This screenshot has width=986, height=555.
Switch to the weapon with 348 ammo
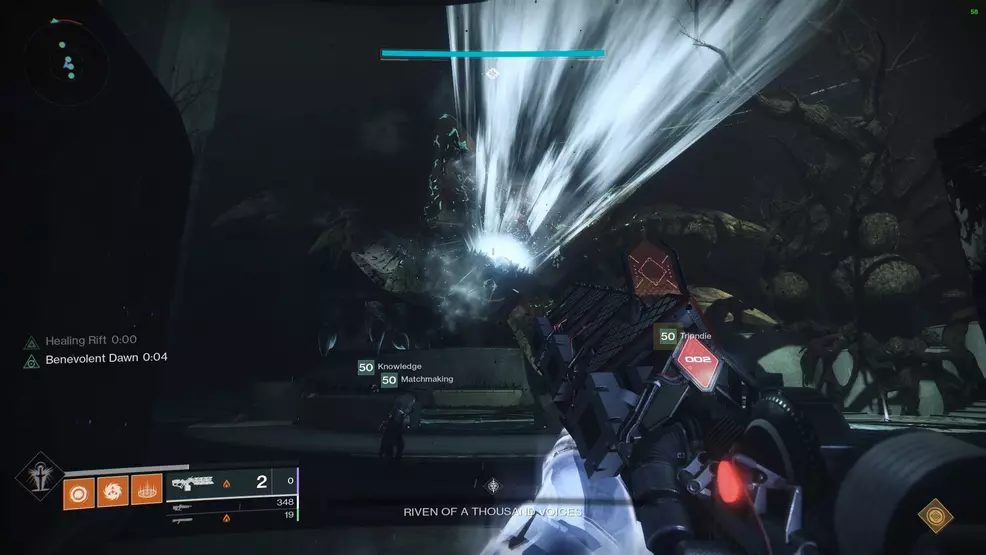coord(230,502)
